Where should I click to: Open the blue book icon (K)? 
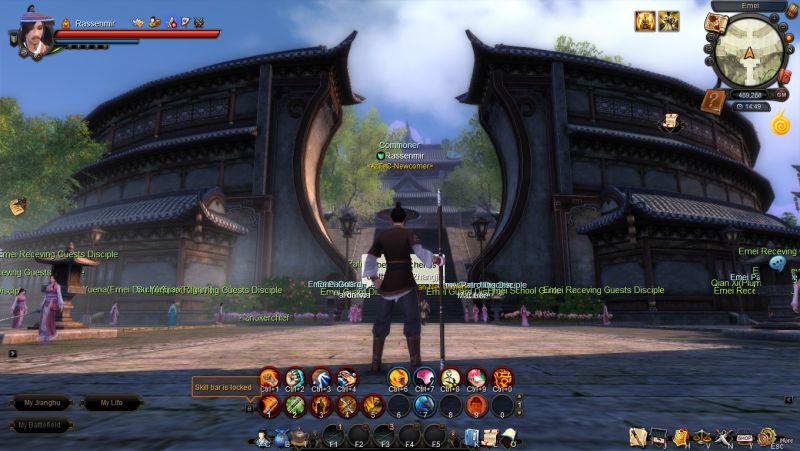(x=471, y=437)
